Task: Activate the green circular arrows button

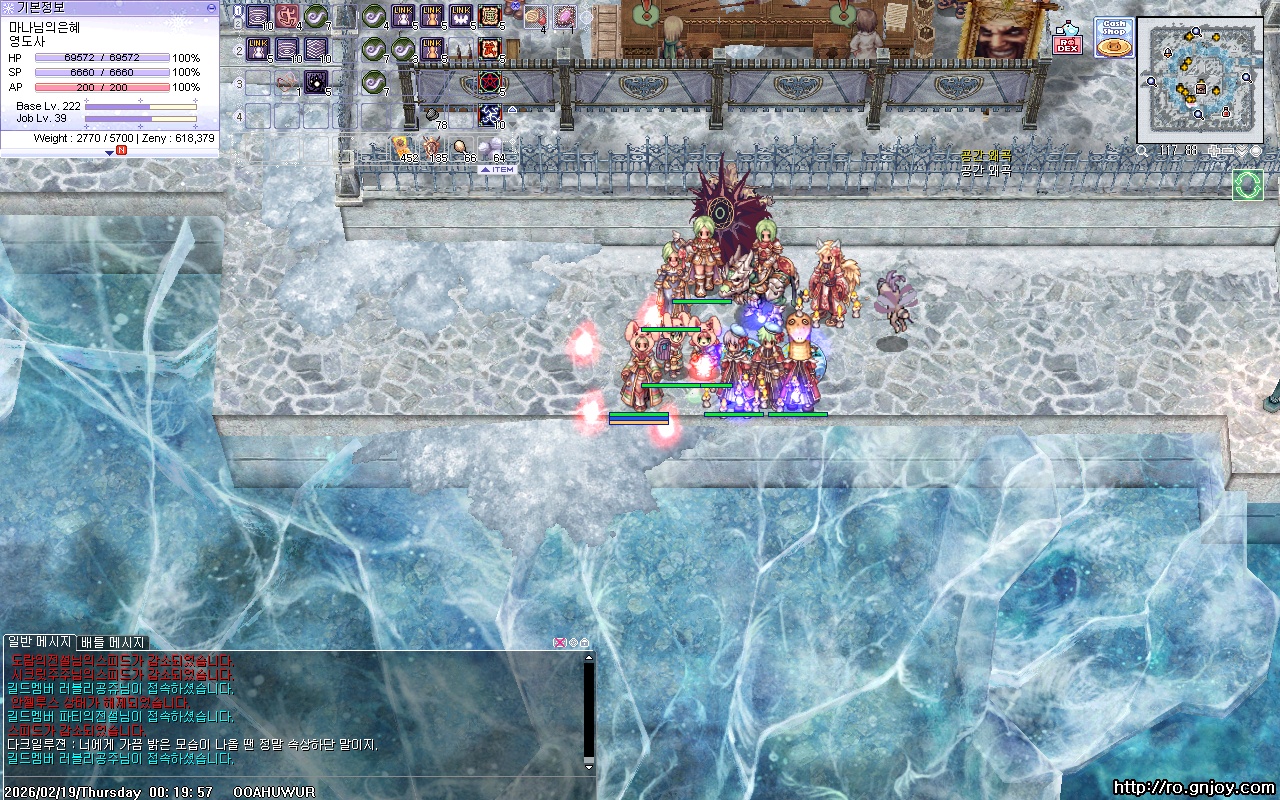Action: (1247, 185)
